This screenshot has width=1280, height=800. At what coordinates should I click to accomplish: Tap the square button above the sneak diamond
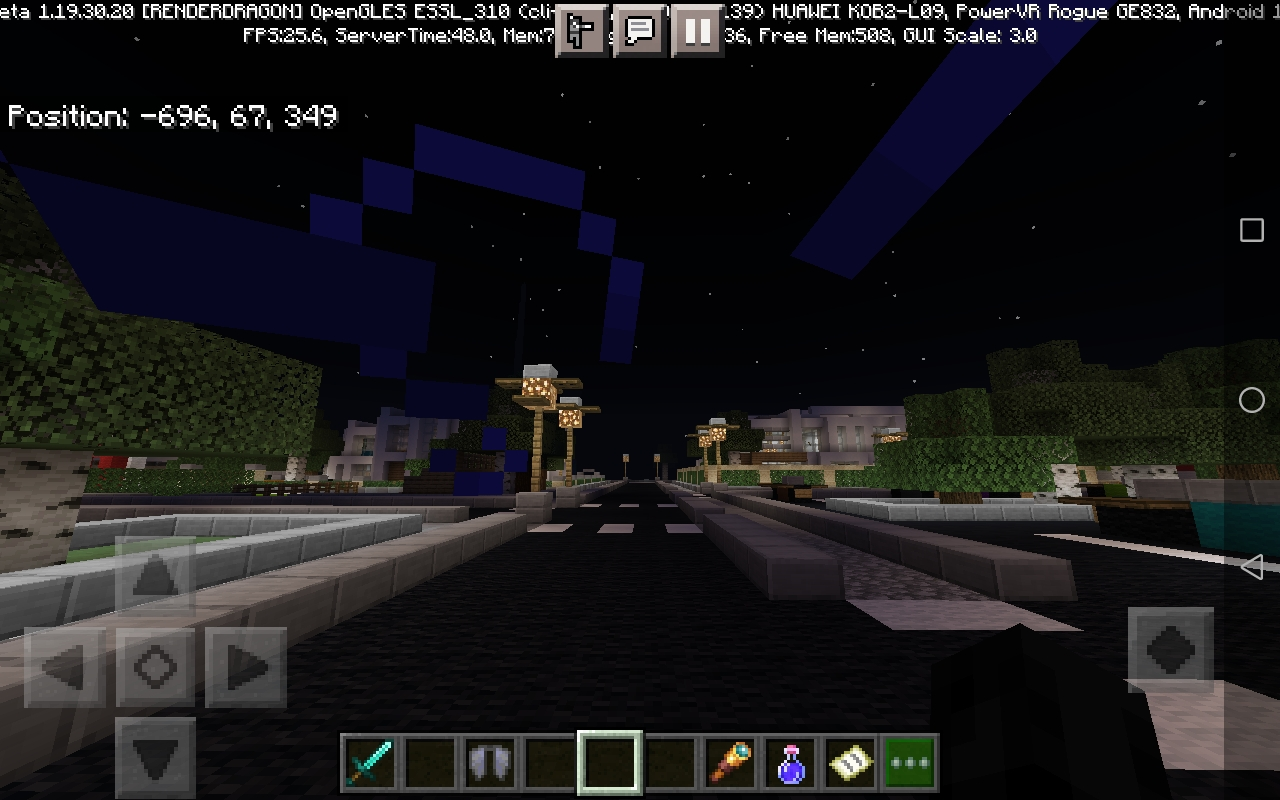pos(1251,230)
